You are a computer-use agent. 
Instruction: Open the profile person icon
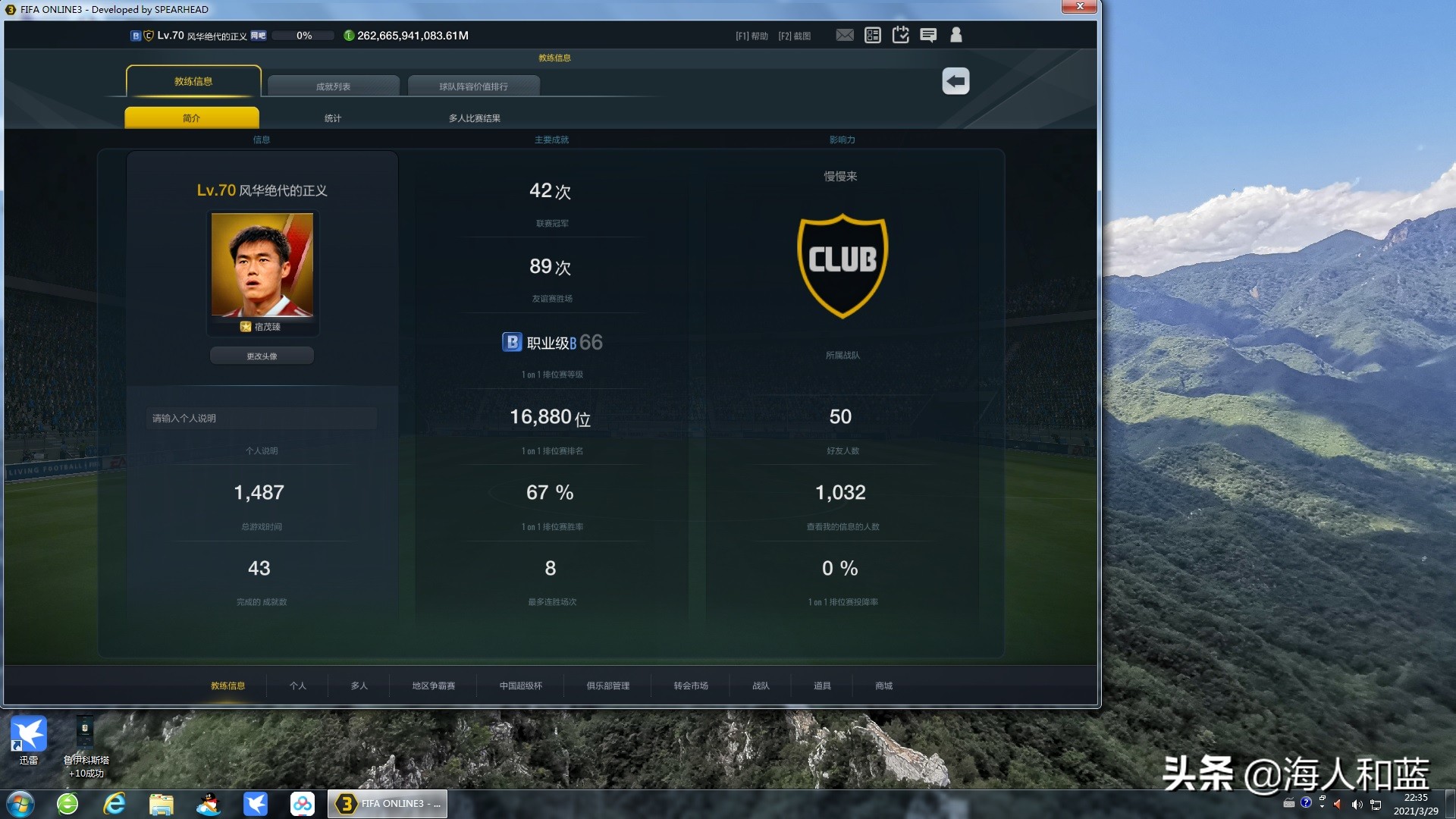point(955,35)
